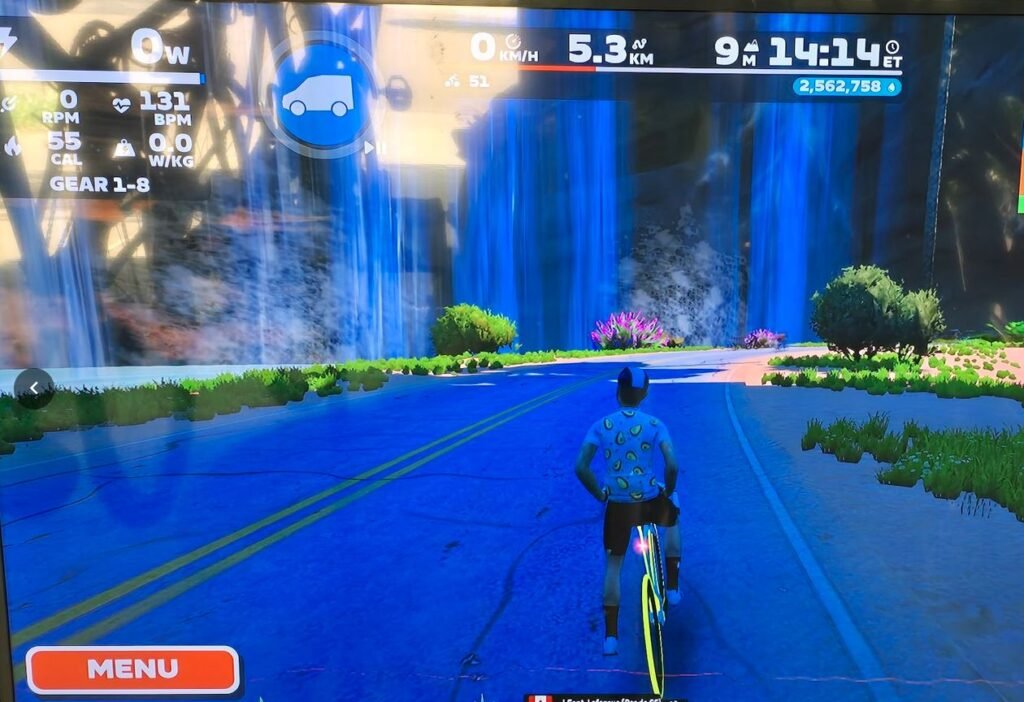Click the left arrow previous-image button
Viewport: 1024px width, 702px height.
pos(34,388)
